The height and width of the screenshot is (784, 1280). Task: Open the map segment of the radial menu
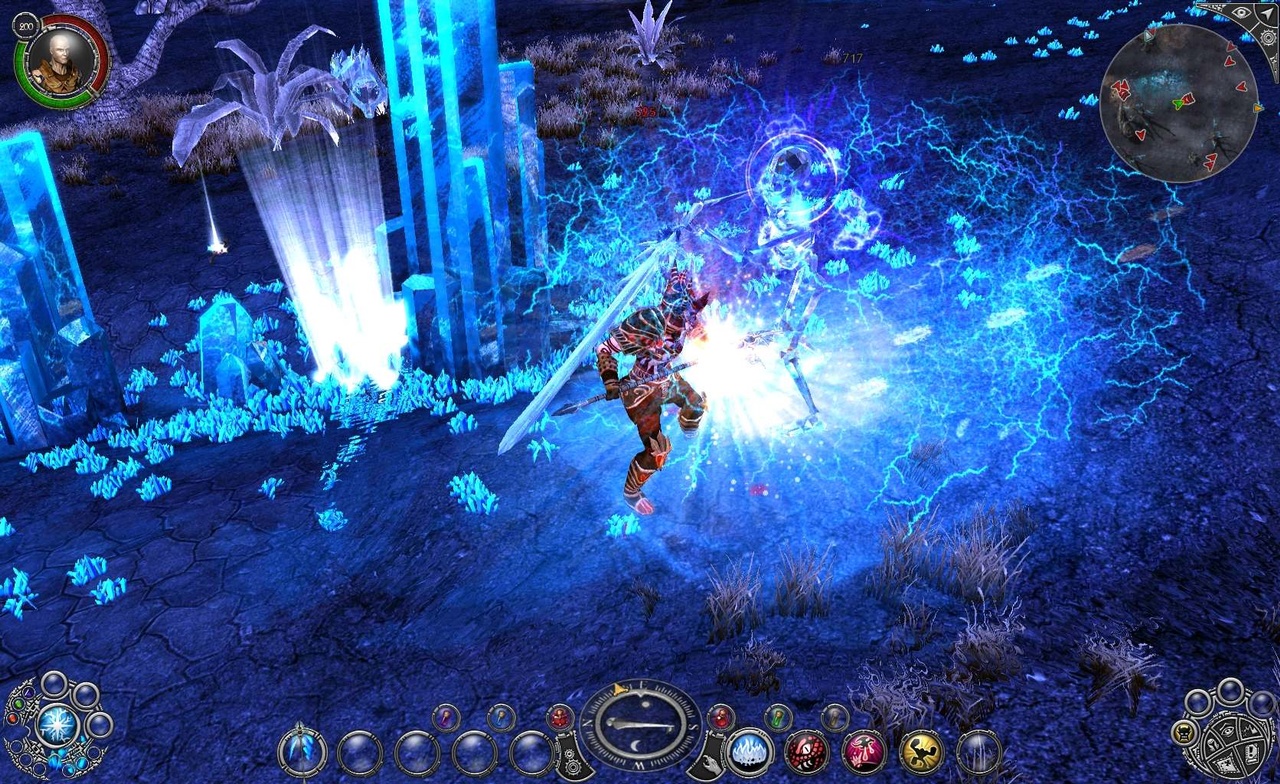pyautogui.click(x=1224, y=764)
